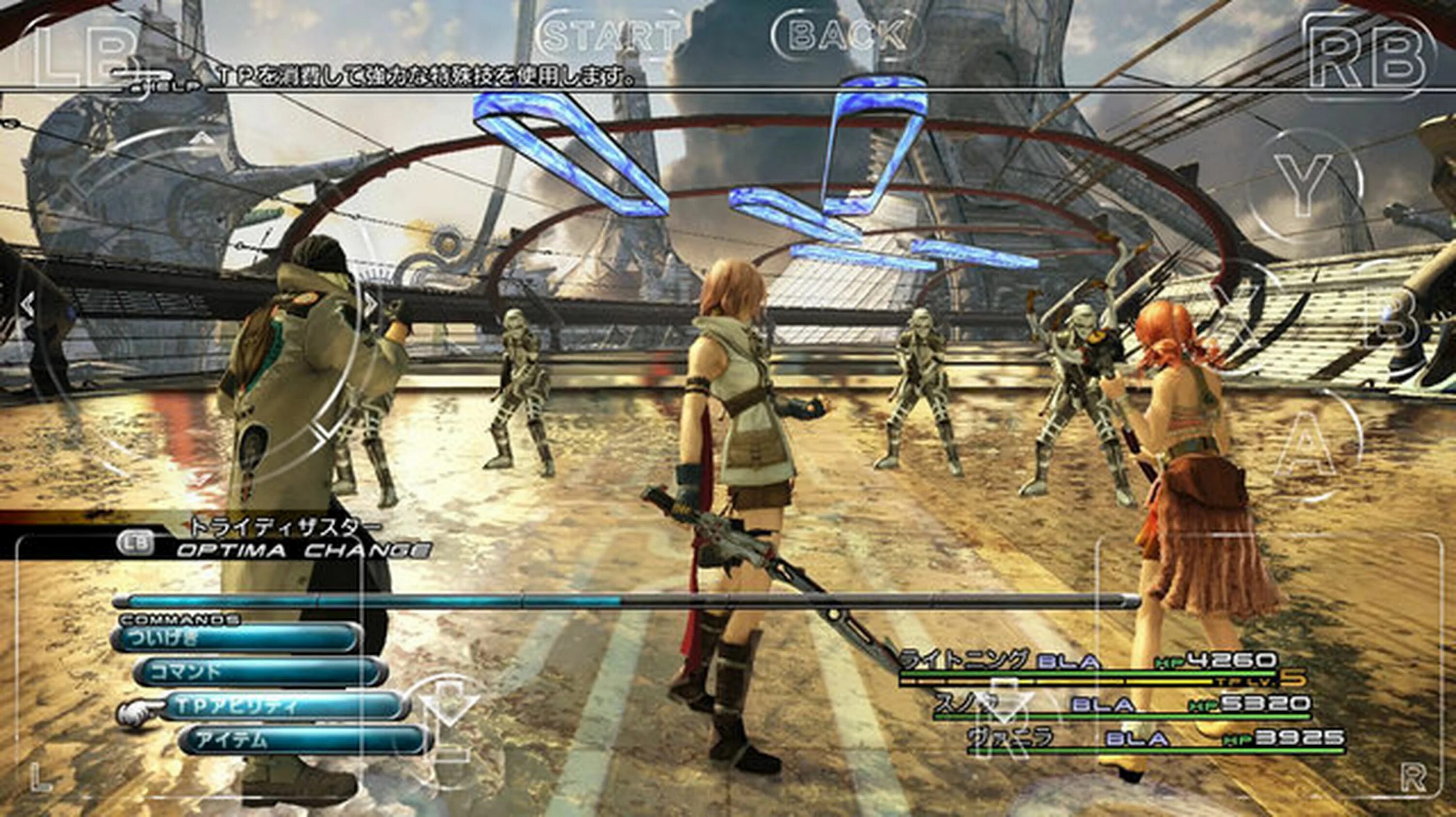Tap the BACK overlay button
The width and height of the screenshot is (1456, 817).
[x=848, y=35]
